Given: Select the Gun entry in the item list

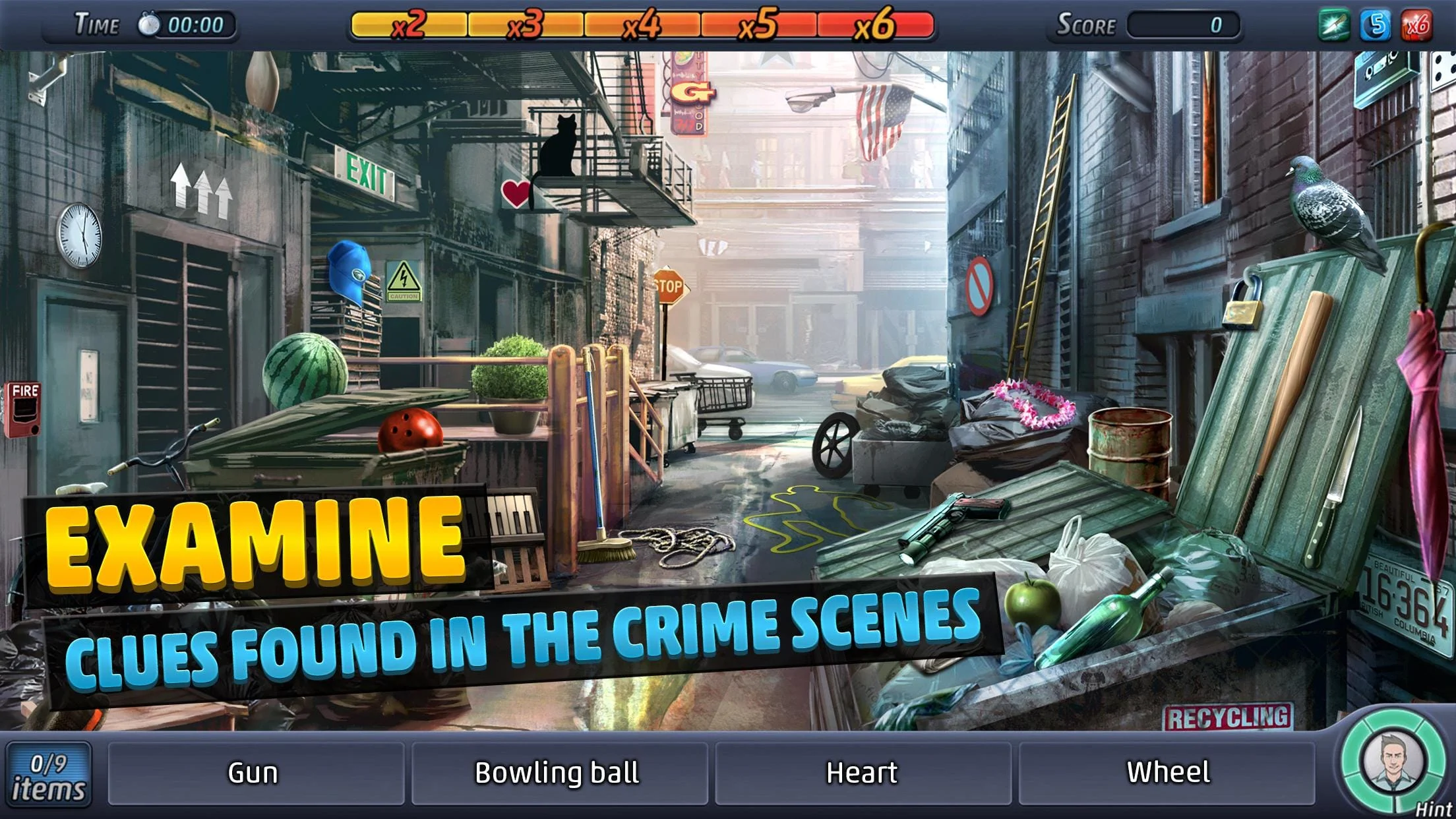Looking at the screenshot, I should (254, 772).
